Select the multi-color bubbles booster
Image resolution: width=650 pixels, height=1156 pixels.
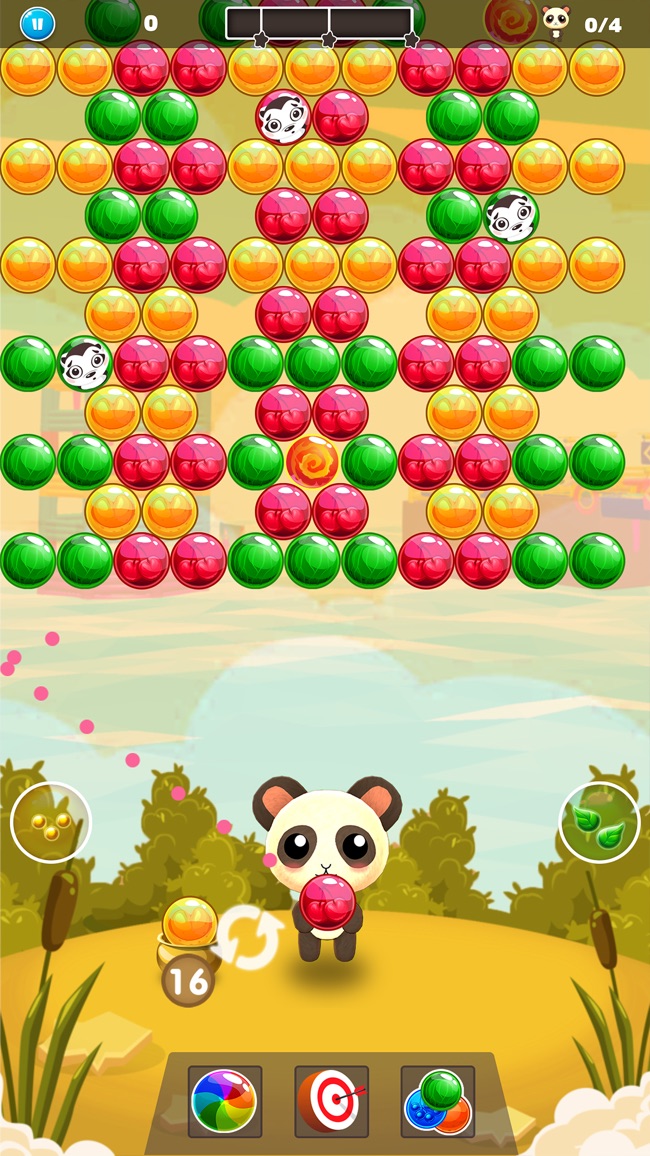click(437, 1101)
